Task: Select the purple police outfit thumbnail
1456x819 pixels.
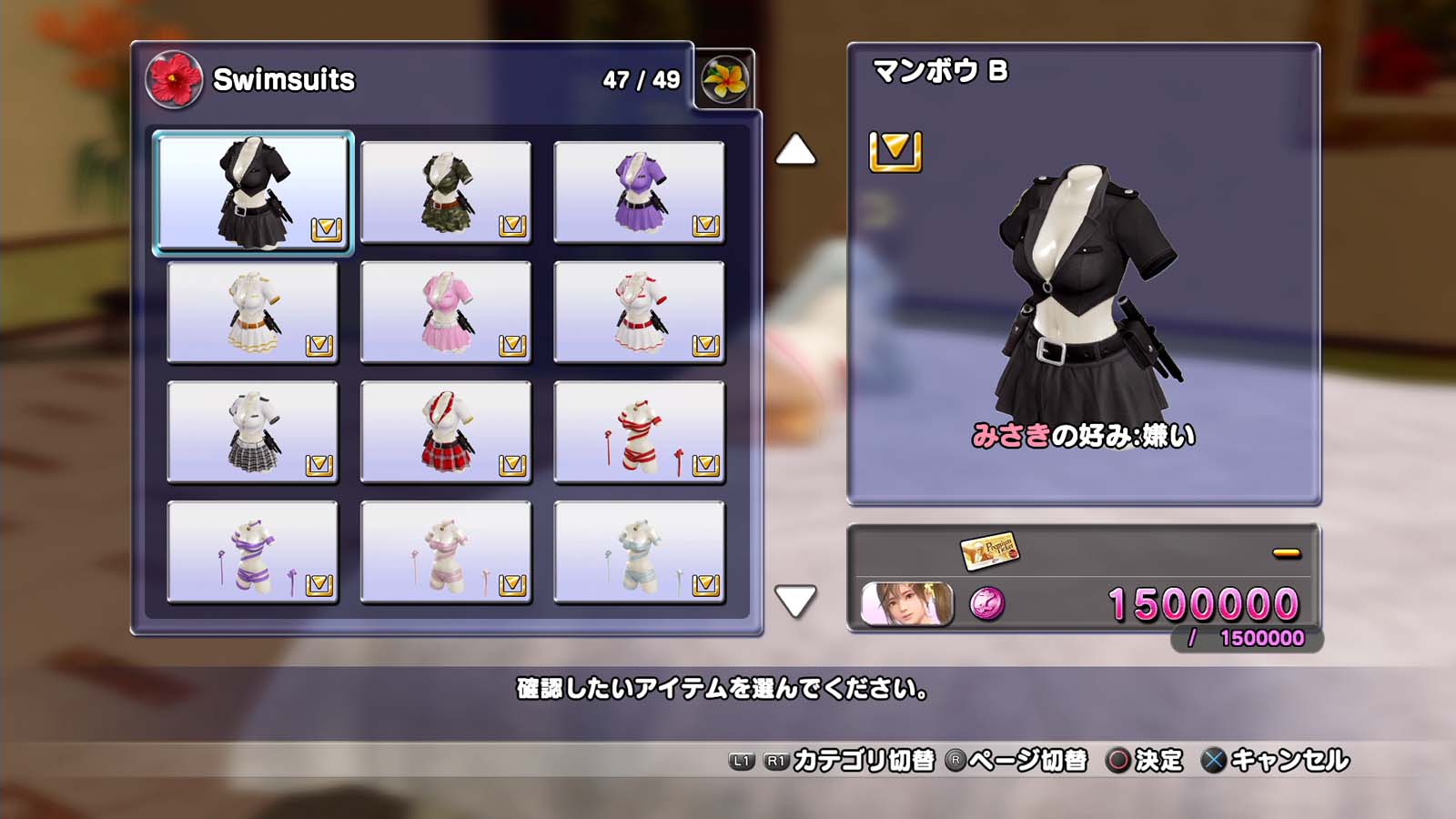Action: click(x=639, y=192)
